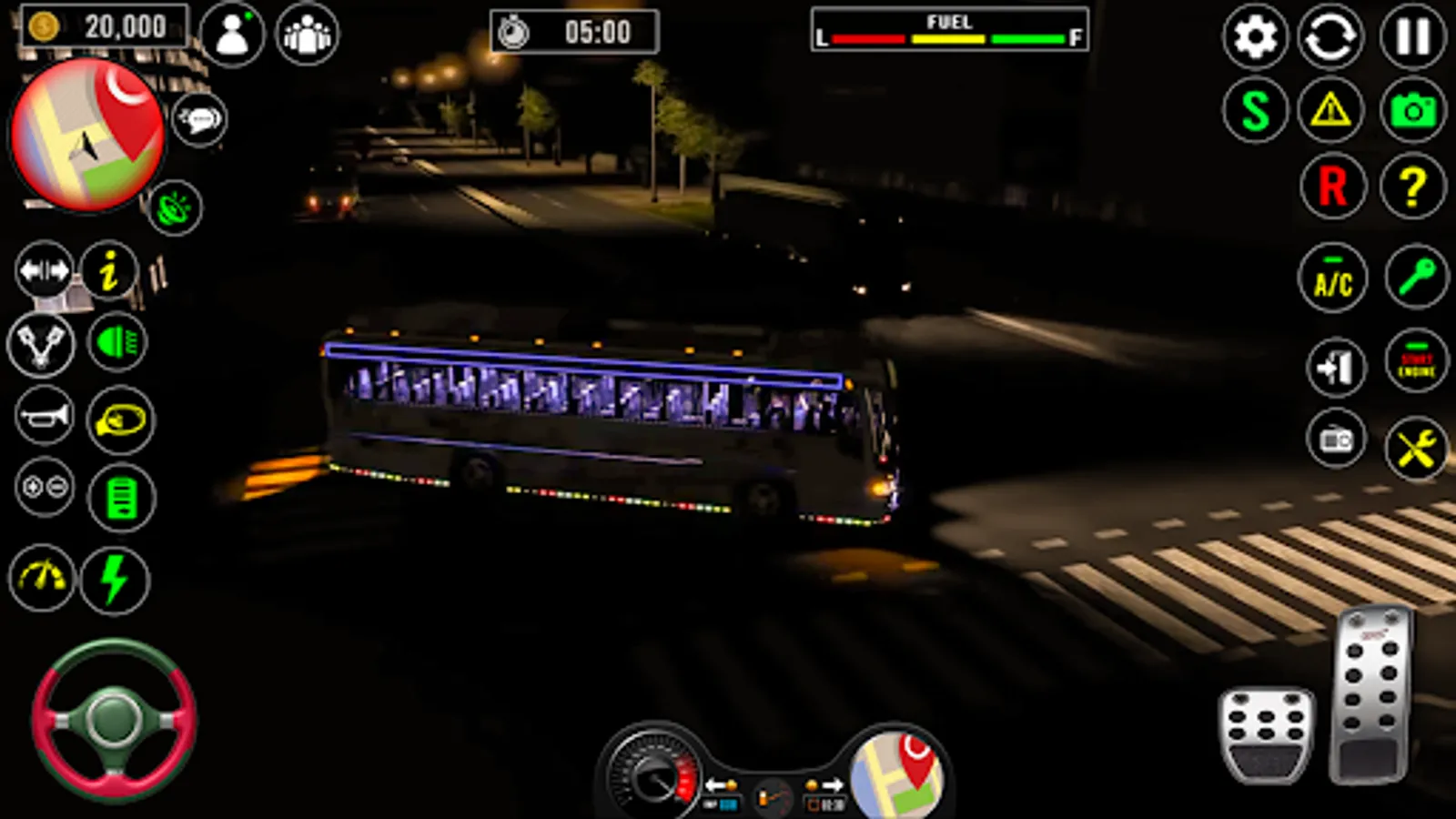Open the game settings gear icon
This screenshot has width=1456, height=819.
[x=1256, y=38]
